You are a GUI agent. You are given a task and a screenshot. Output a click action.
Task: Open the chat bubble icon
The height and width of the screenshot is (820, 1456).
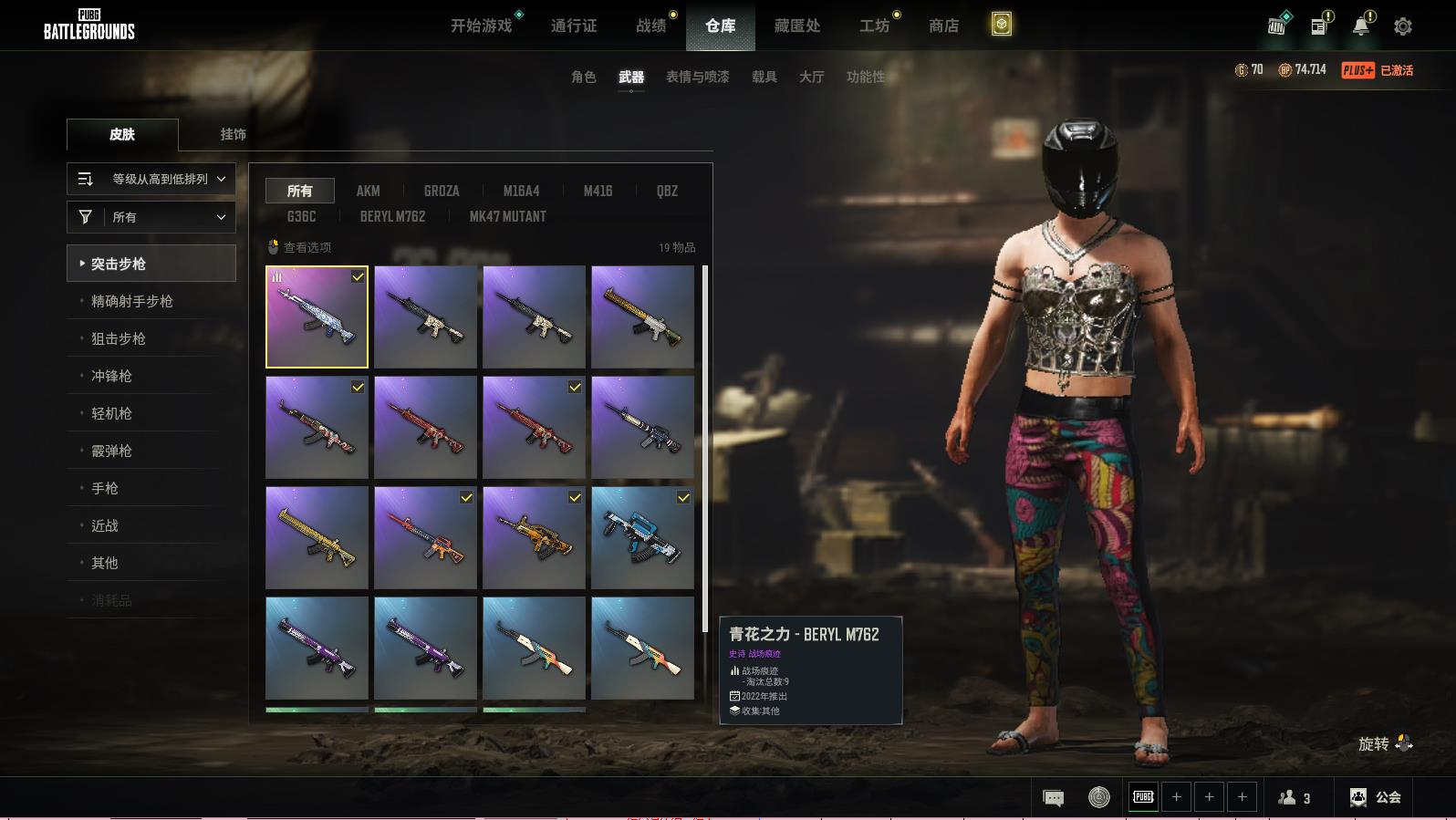coord(1053,798)
